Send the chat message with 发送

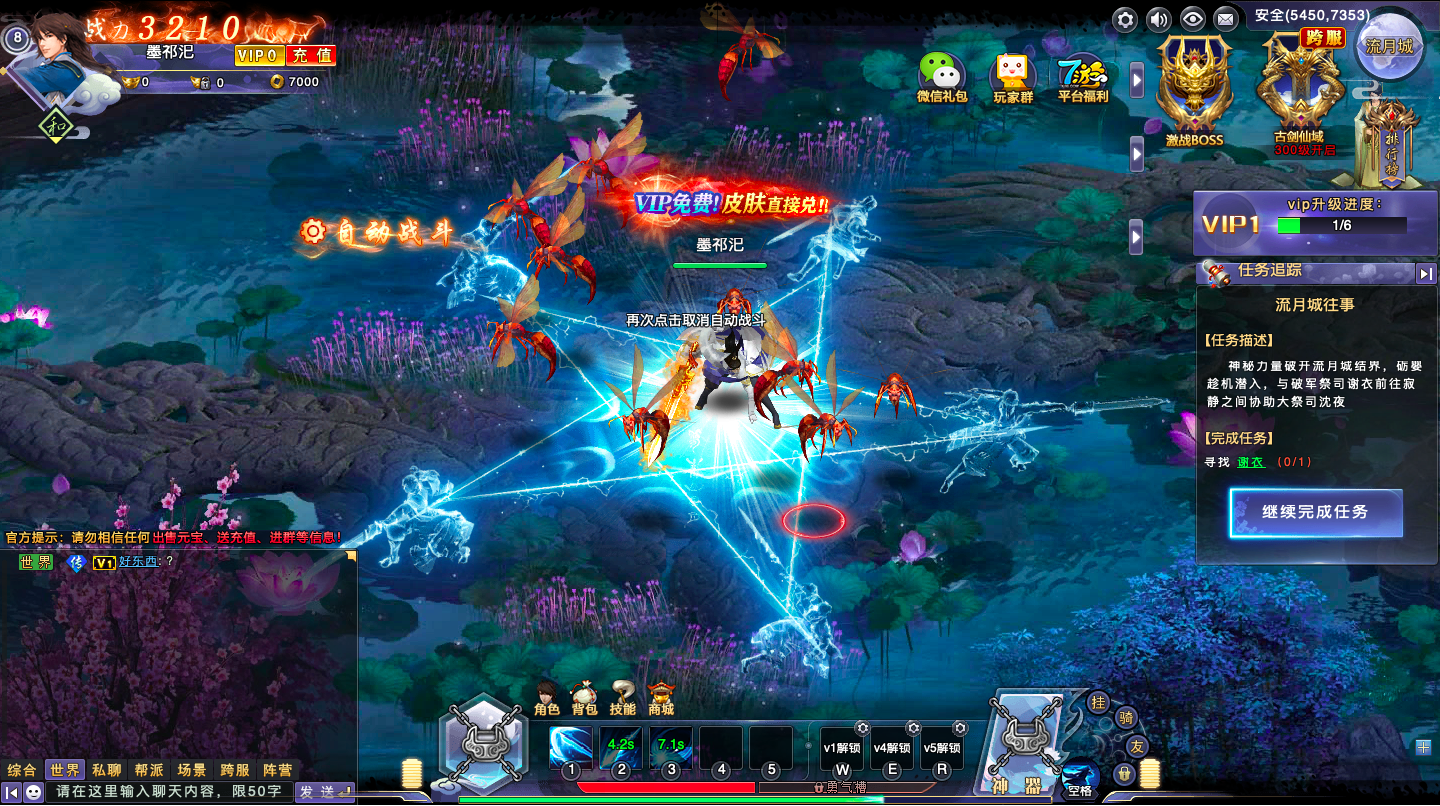pos(324,792)
